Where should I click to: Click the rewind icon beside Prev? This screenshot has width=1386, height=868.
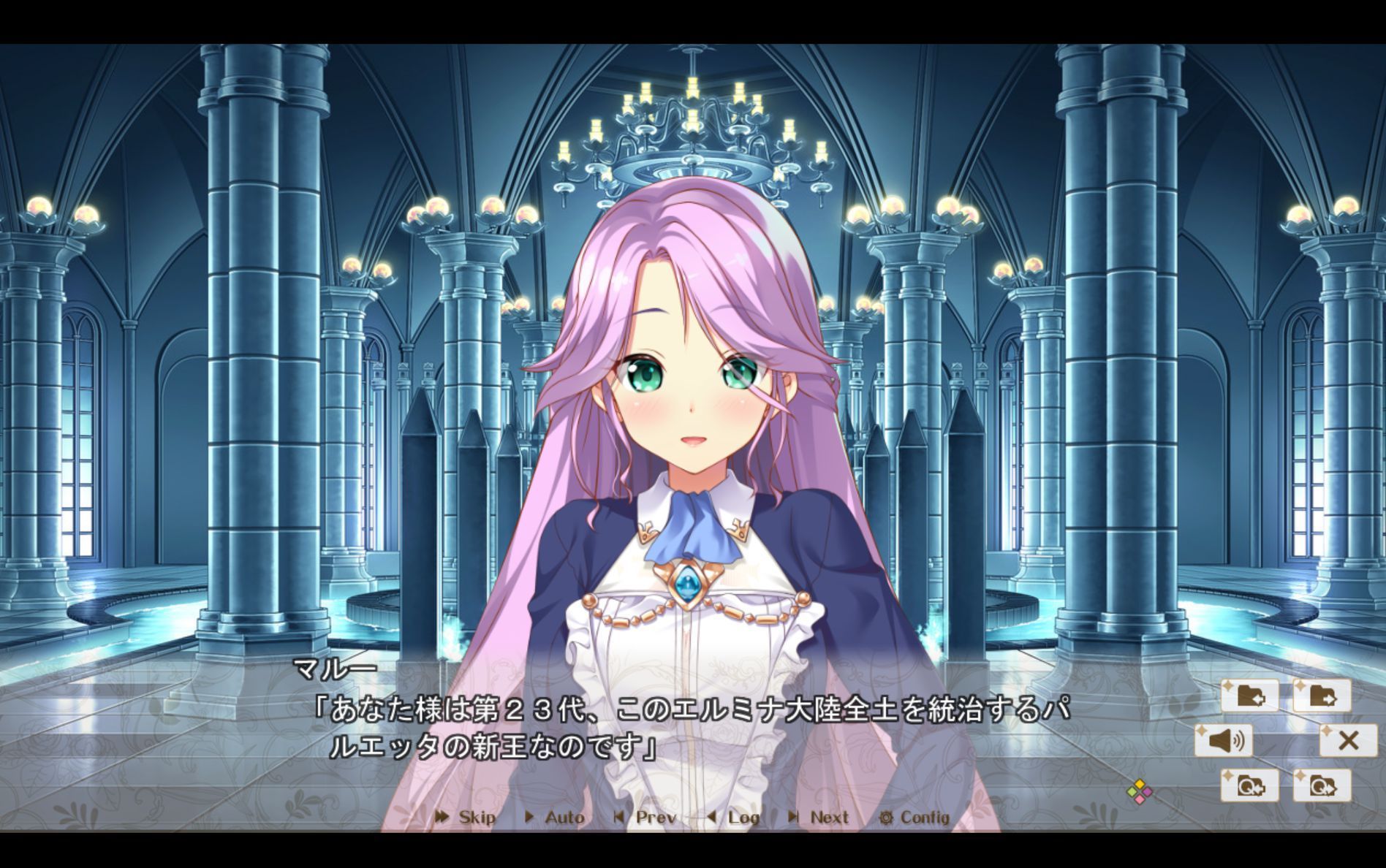[620, 818]
